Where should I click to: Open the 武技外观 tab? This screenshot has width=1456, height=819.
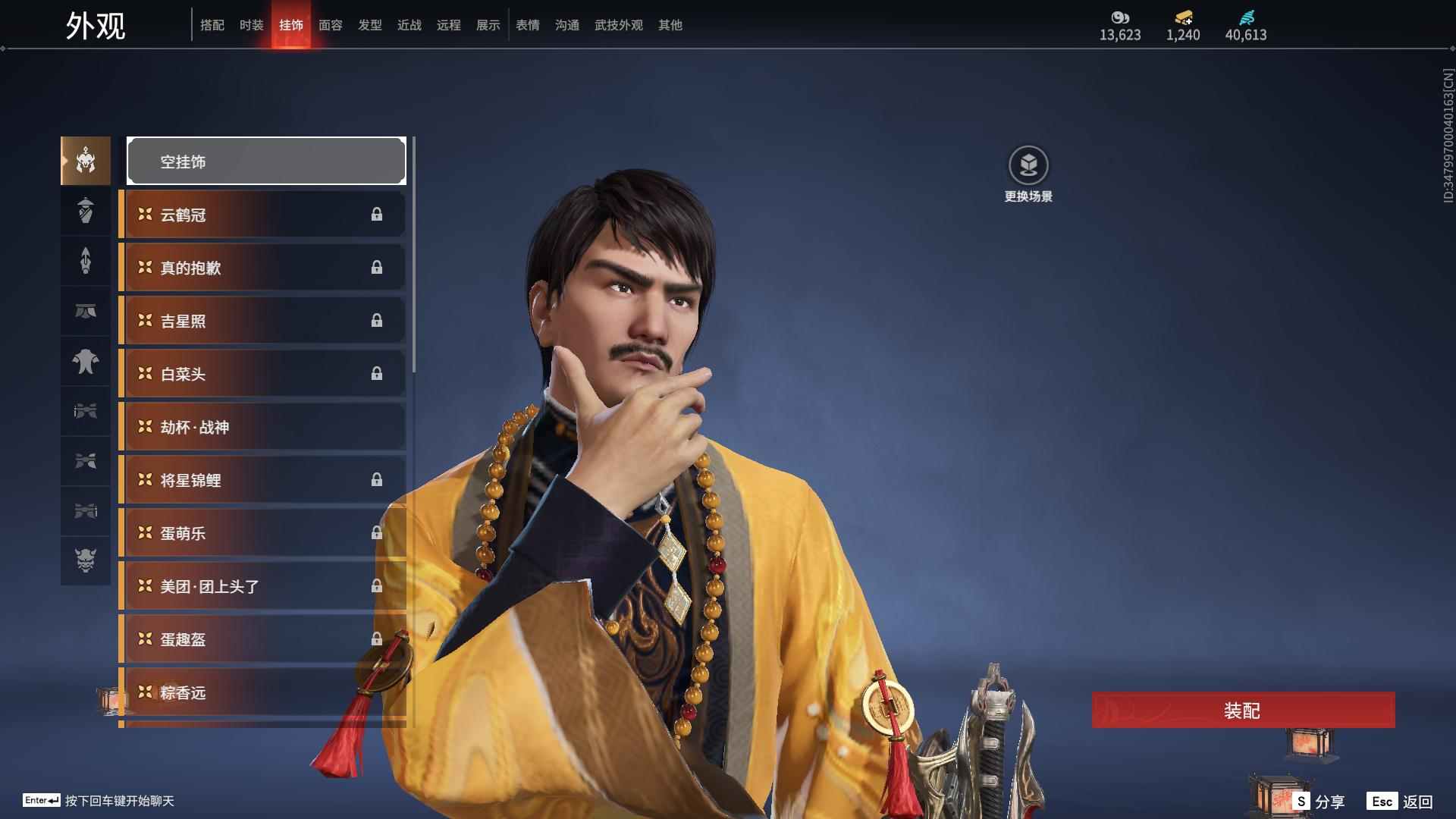619,25
